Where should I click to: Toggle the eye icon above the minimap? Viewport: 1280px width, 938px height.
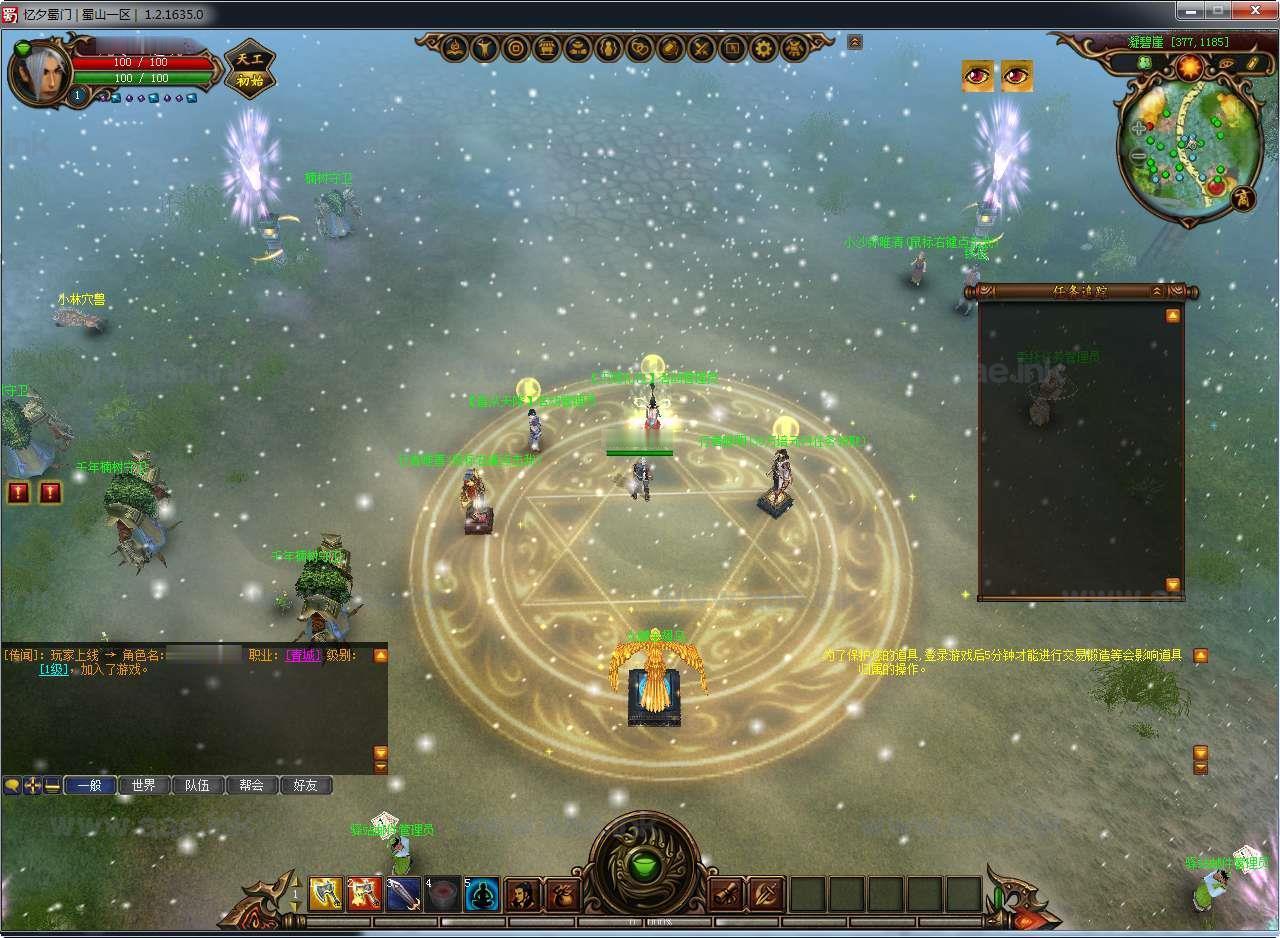pos(1225,64)
